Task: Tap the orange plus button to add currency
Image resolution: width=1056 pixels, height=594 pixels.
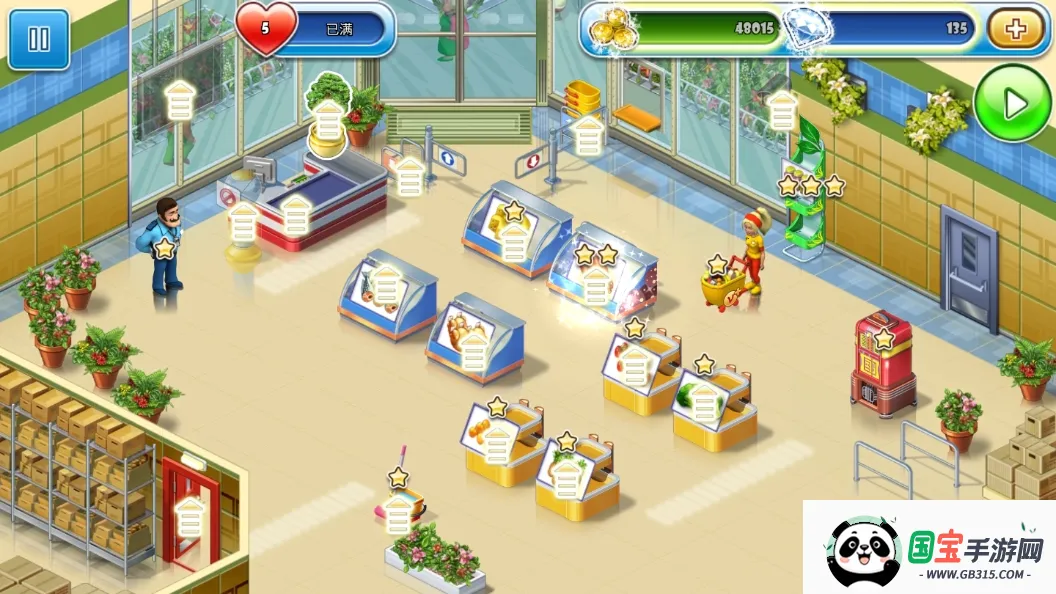Action: click(x=1015, y=29)
